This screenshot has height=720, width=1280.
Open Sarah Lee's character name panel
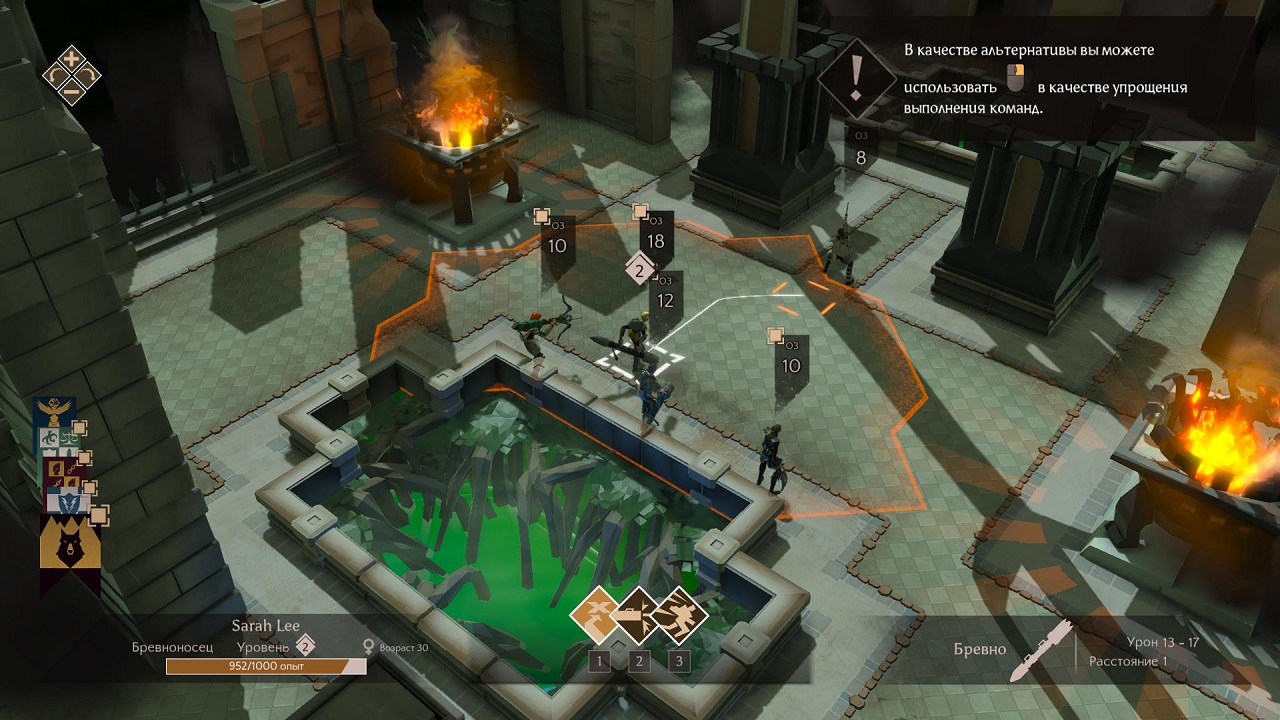[266, 626]
